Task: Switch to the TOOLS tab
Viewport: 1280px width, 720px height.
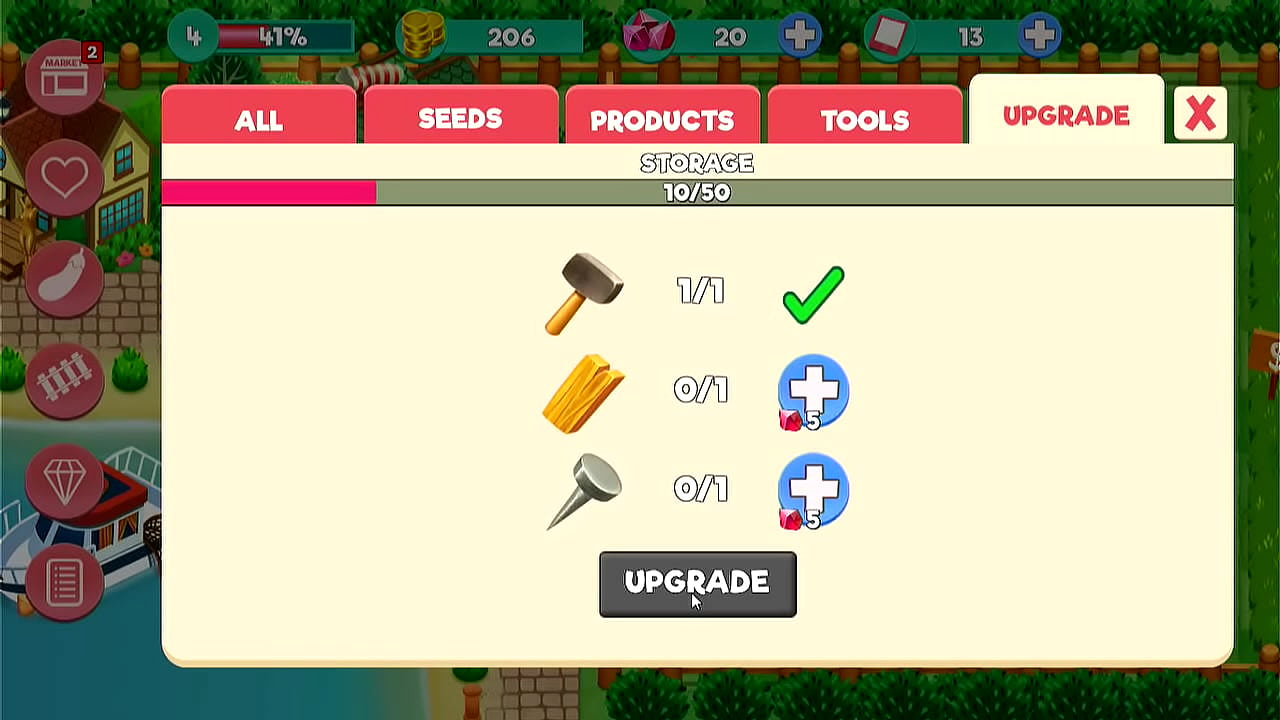Action: (864, 118)
